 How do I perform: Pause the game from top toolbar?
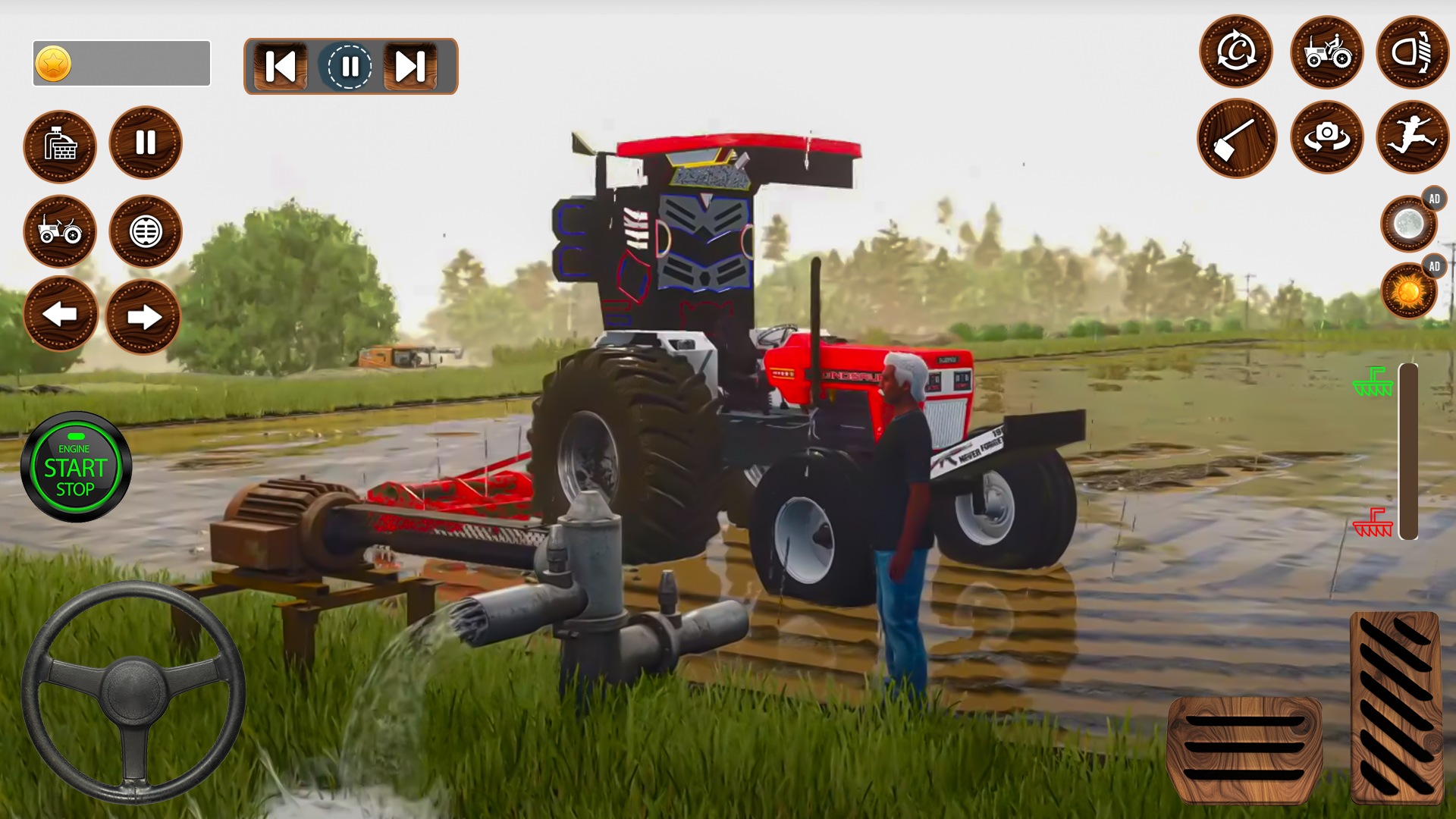(350, 67)
